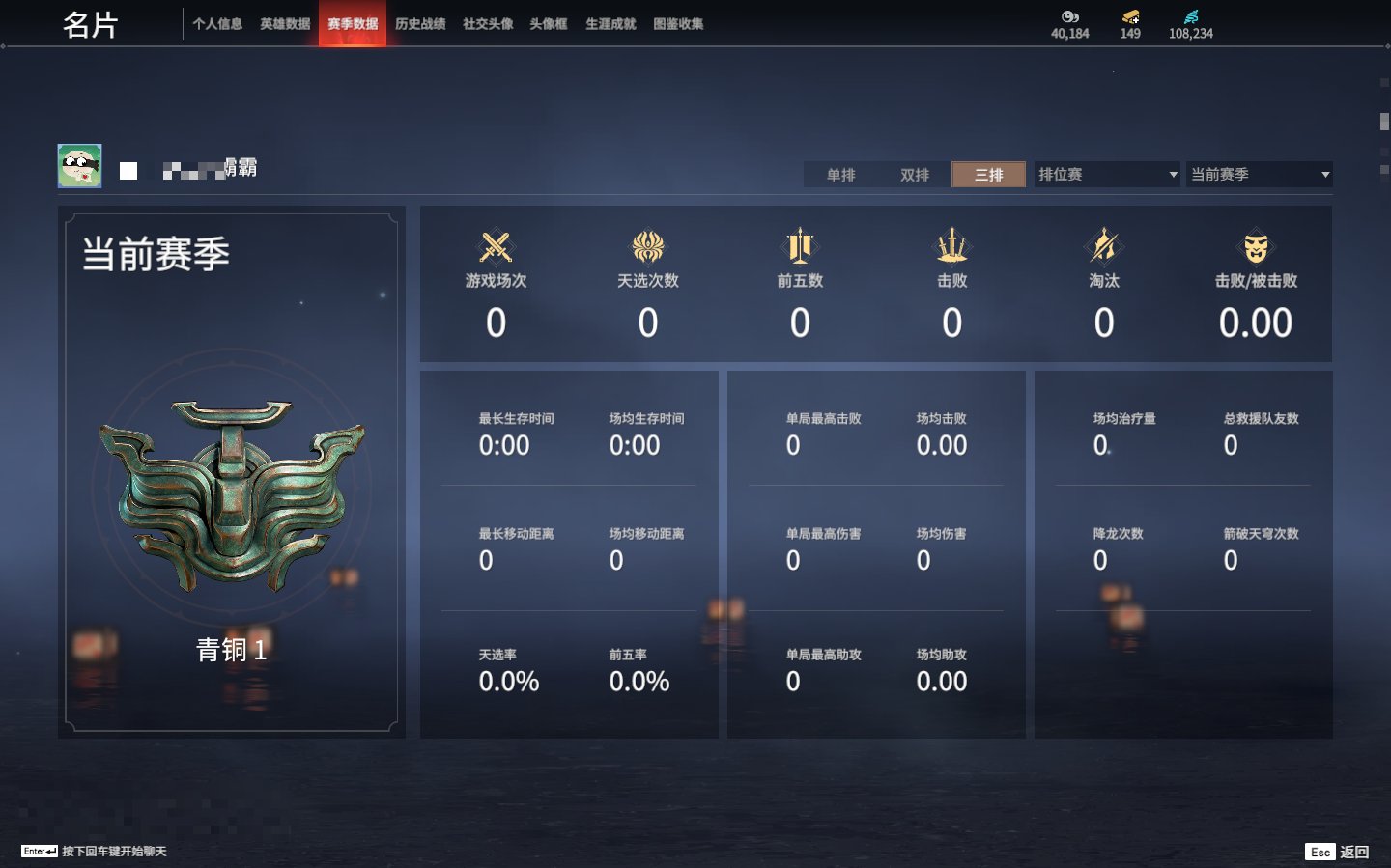1391x868 pixels.
Task: Expand the 当前赛季 season dropdown
Action: coord(1260,175)
